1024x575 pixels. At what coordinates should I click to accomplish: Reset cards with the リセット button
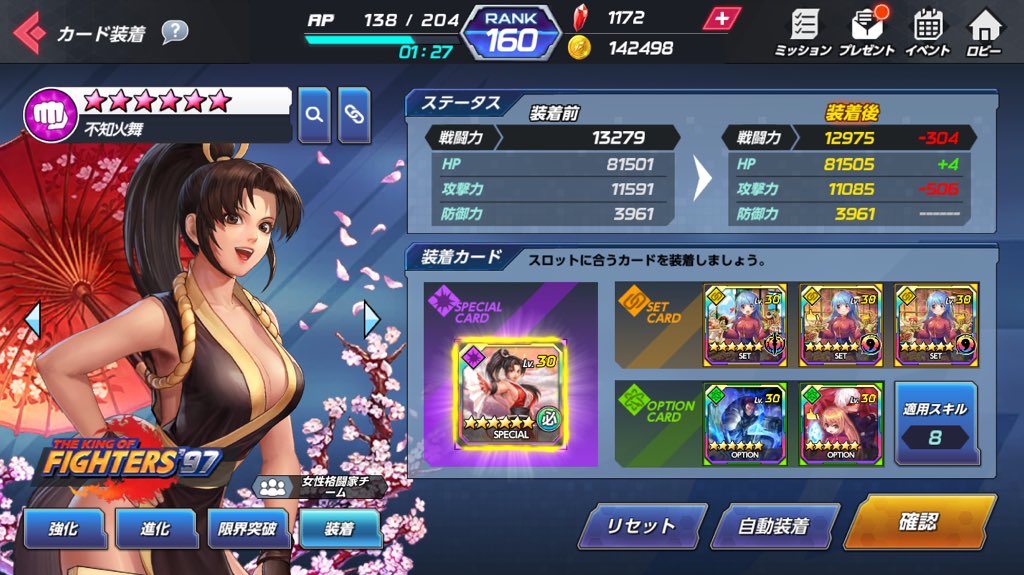[x=641, y=526]
